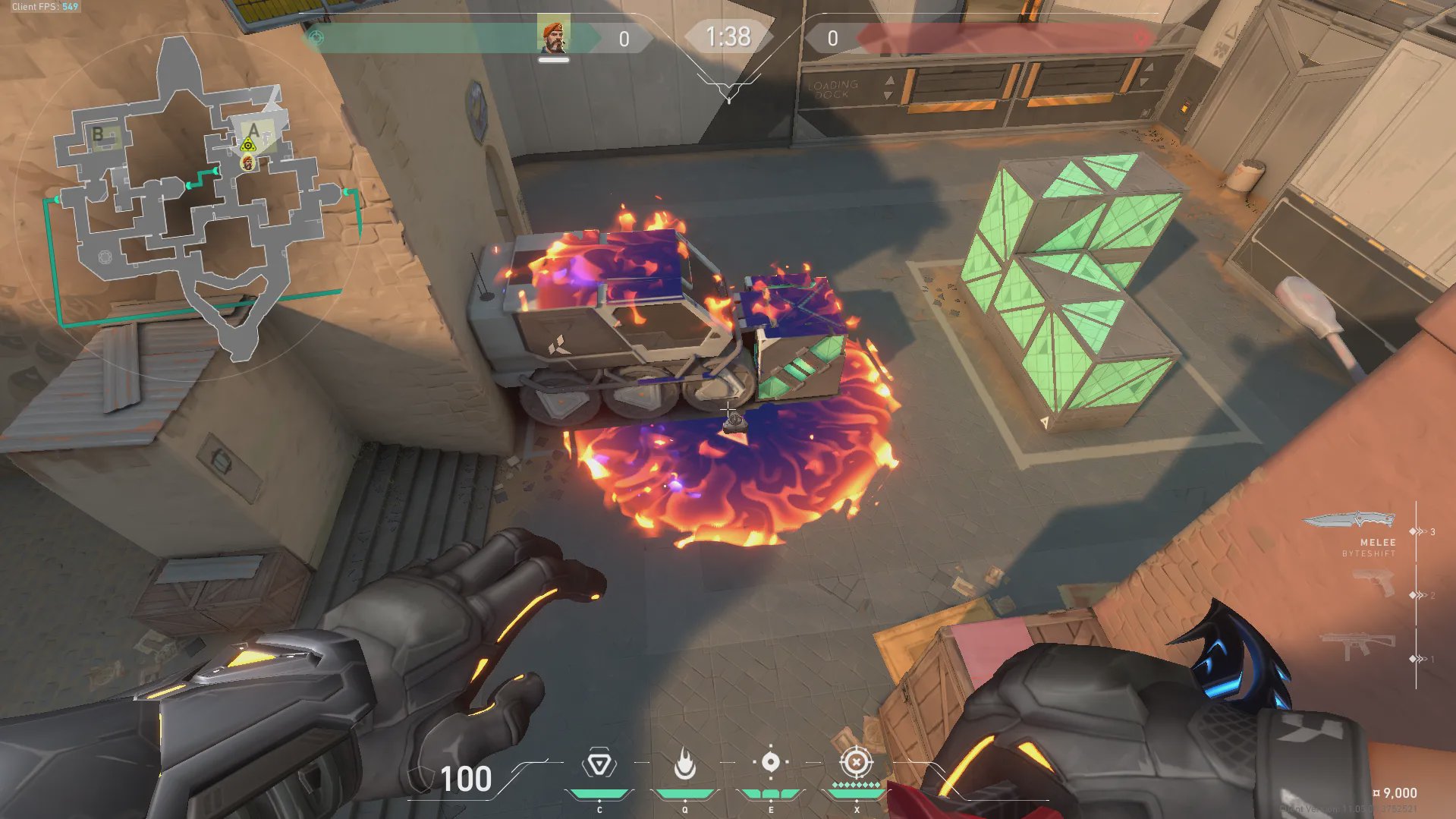Activate the Stim Beacon ability icon

(x=599, y=764)
